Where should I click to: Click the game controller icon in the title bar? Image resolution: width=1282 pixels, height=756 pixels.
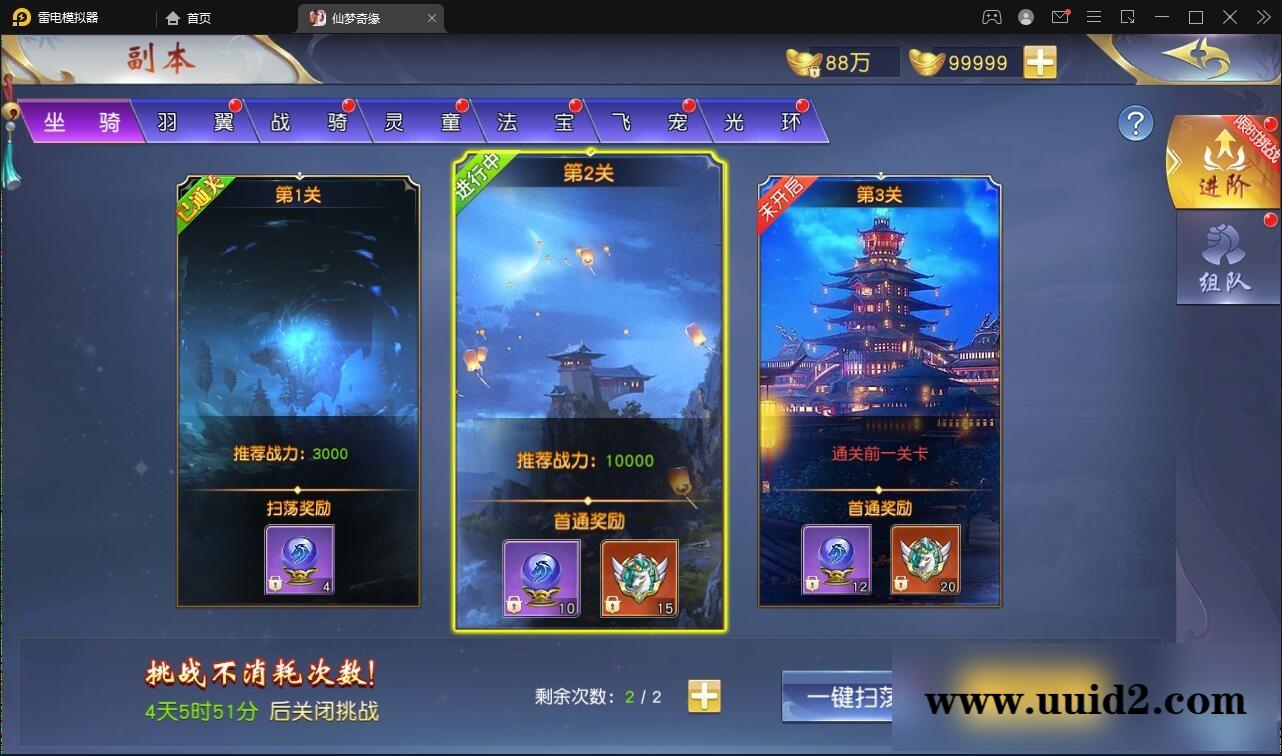pos(992,17)
